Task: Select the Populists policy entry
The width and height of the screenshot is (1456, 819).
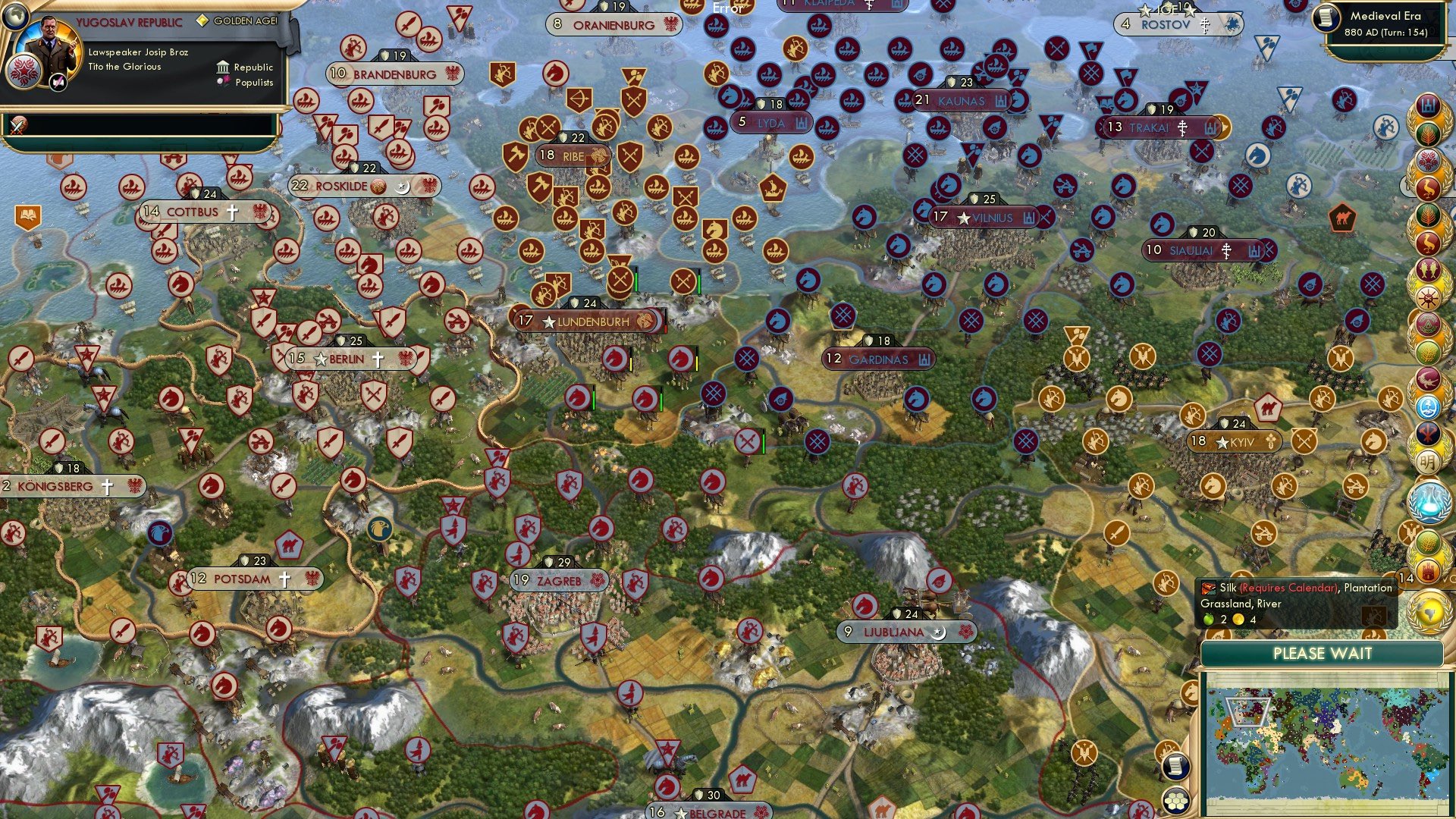Action: (x=248, y=82)
